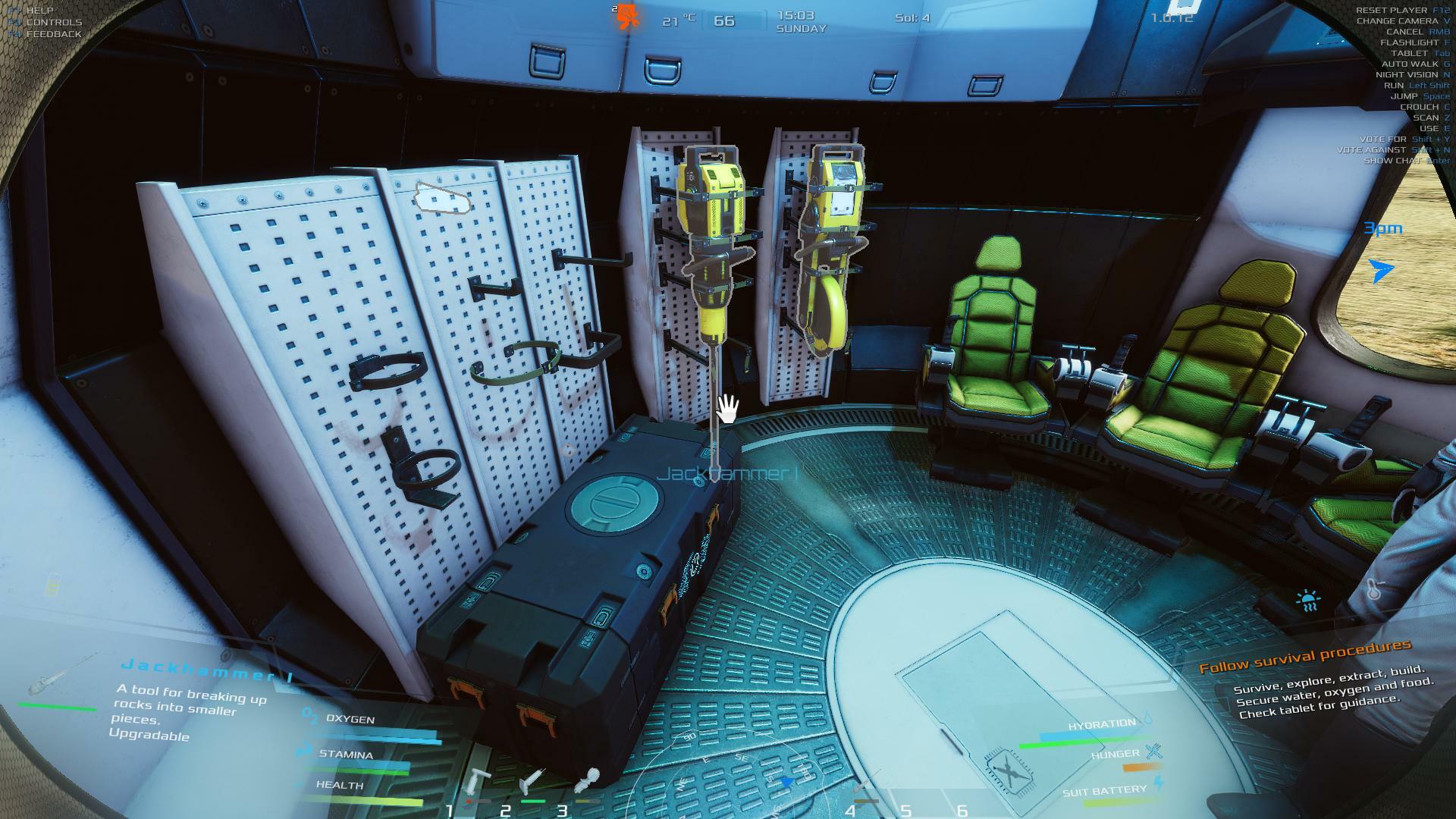Click the thermometer status icon
Image resolution: width=1456 pixels, height=819 pixels.
(1374, 589)
